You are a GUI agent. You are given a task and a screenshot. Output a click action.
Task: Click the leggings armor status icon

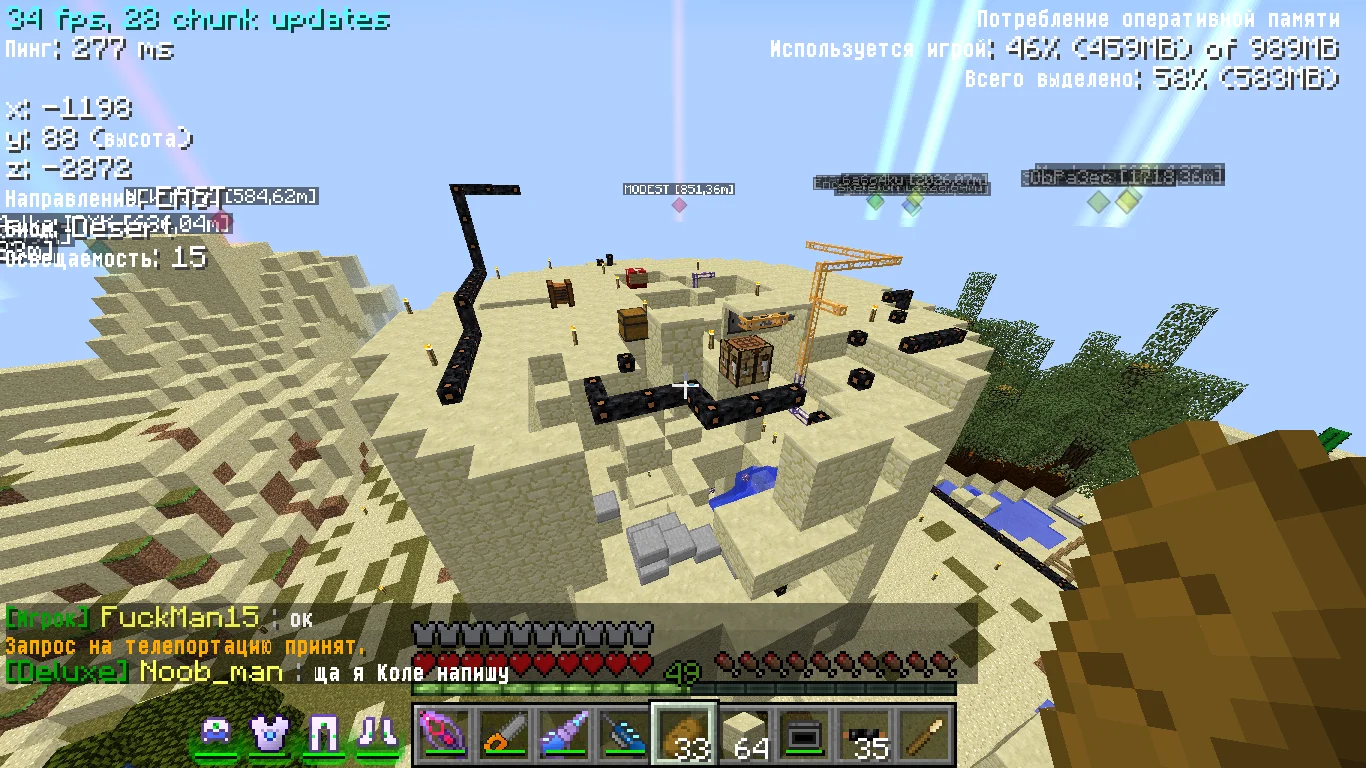point(323,735)
